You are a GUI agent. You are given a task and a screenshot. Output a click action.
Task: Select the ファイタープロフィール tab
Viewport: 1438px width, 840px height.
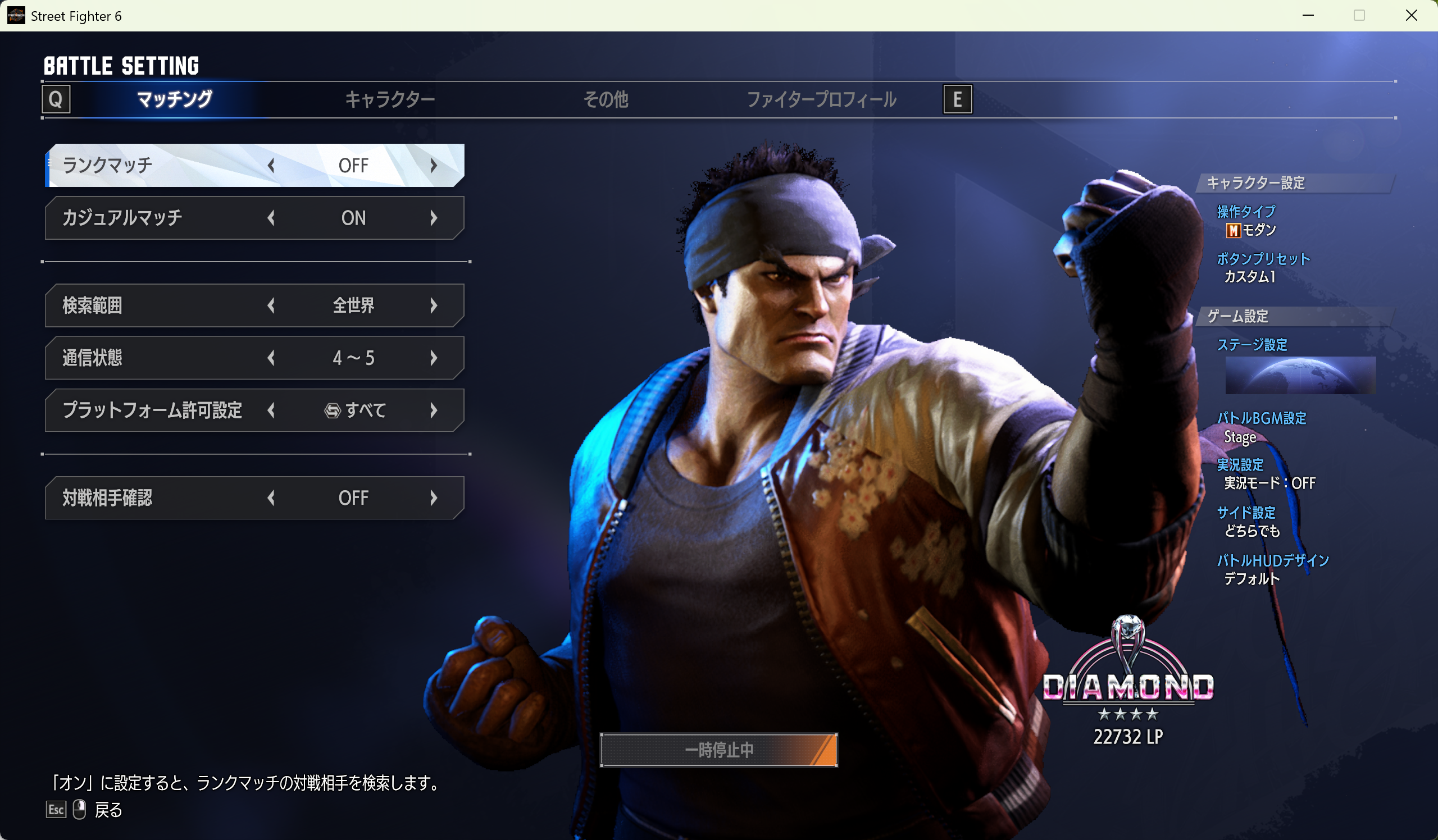pos(821,100)
